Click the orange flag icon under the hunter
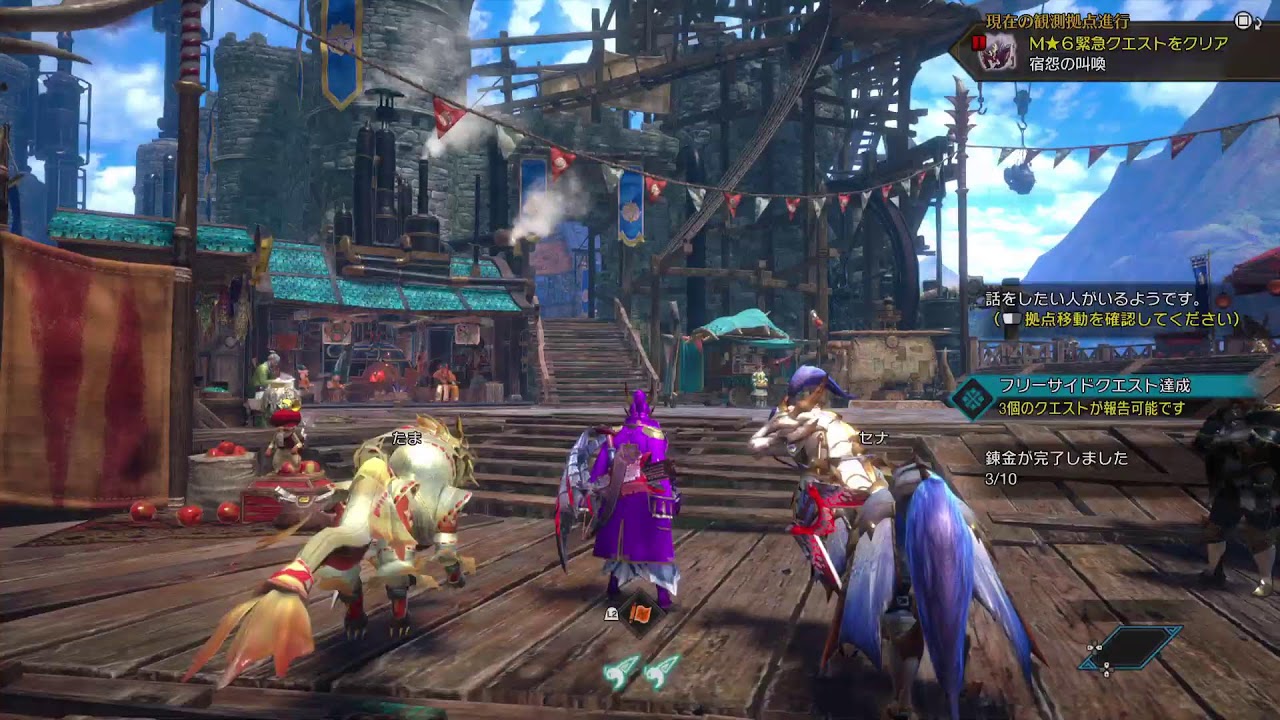Viewport: 1280px width, 720px height. point(640,613)
